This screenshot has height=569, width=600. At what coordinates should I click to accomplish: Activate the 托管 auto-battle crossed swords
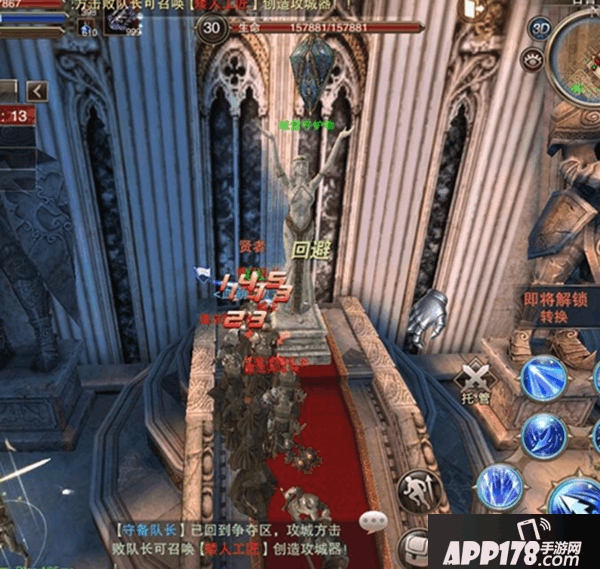473,378
